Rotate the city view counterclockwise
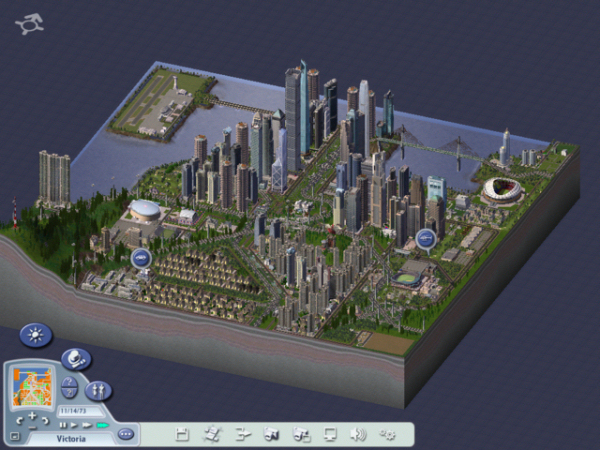Viewport: 600px width, 450px height. (18, 420)
